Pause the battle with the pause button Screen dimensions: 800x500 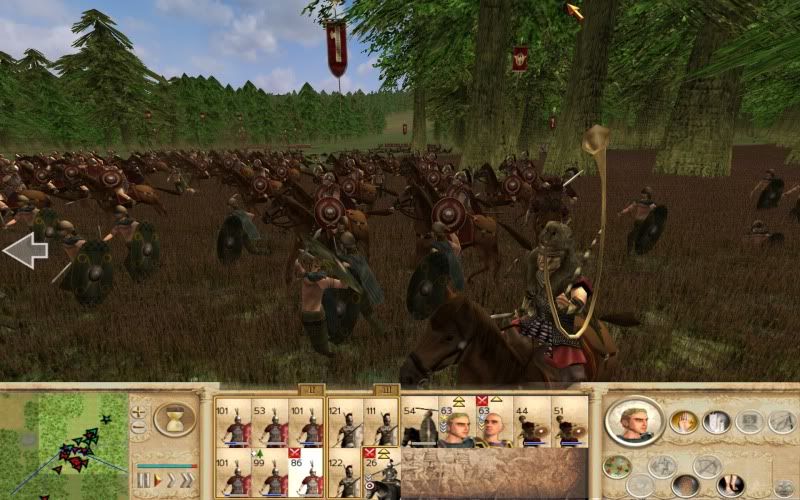coord(143,481)
